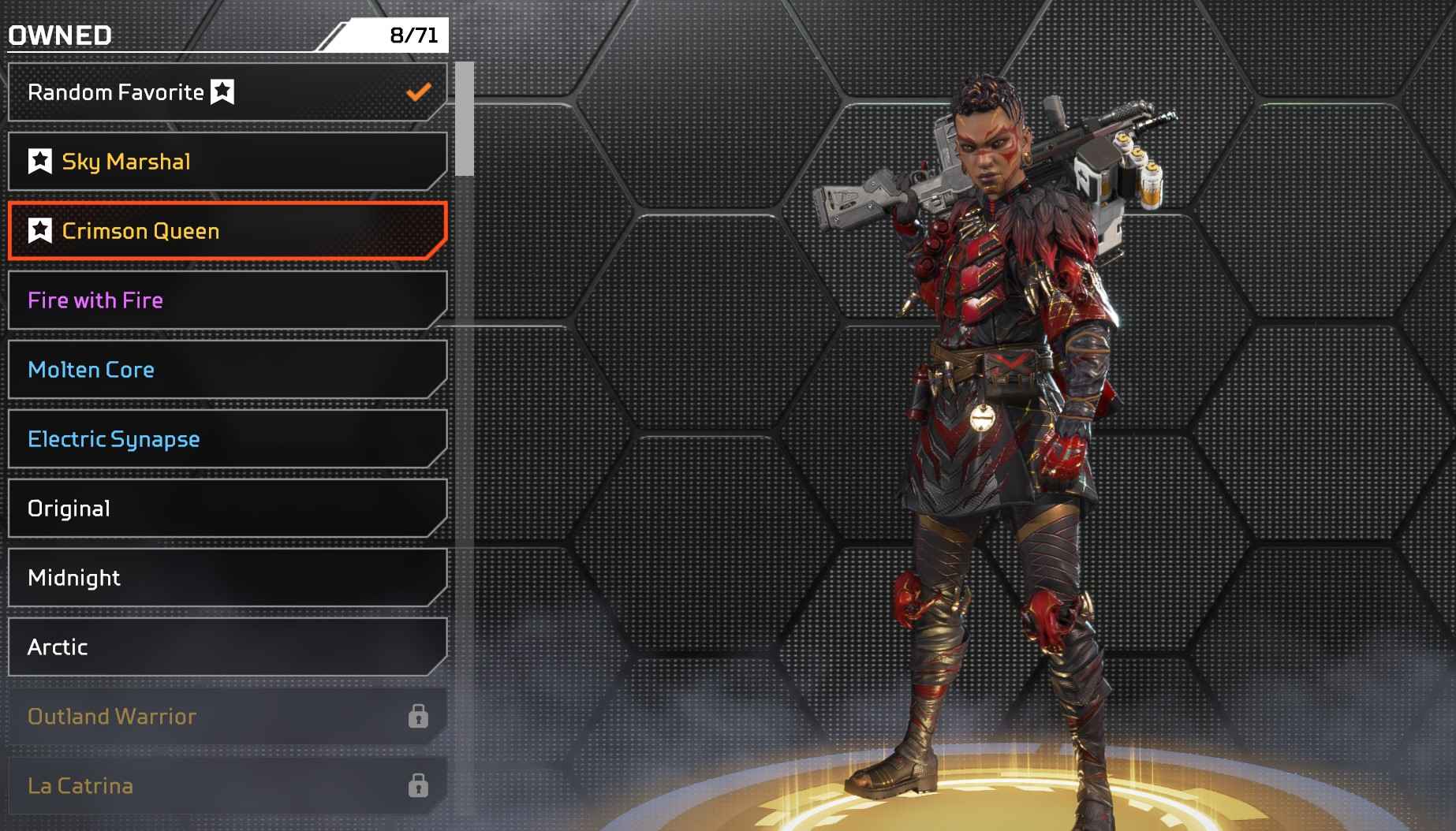The width and height of the screenshot is (1456, 831).
Task: Select the Crimson Queen skin
Action: pyautogui.click(x=227, y=231)
